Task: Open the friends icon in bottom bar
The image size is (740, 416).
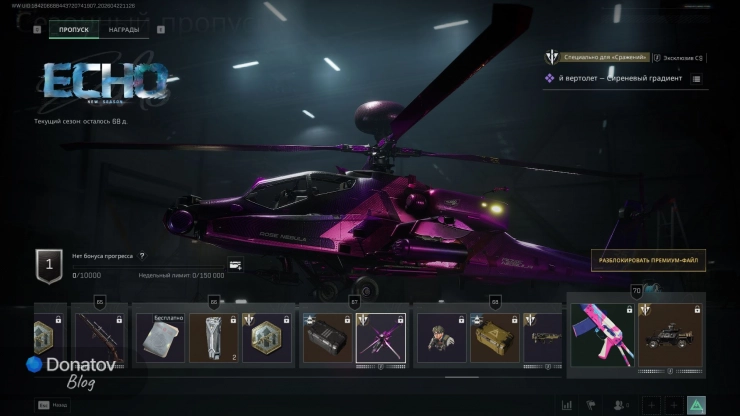Action: click(621, 405)
